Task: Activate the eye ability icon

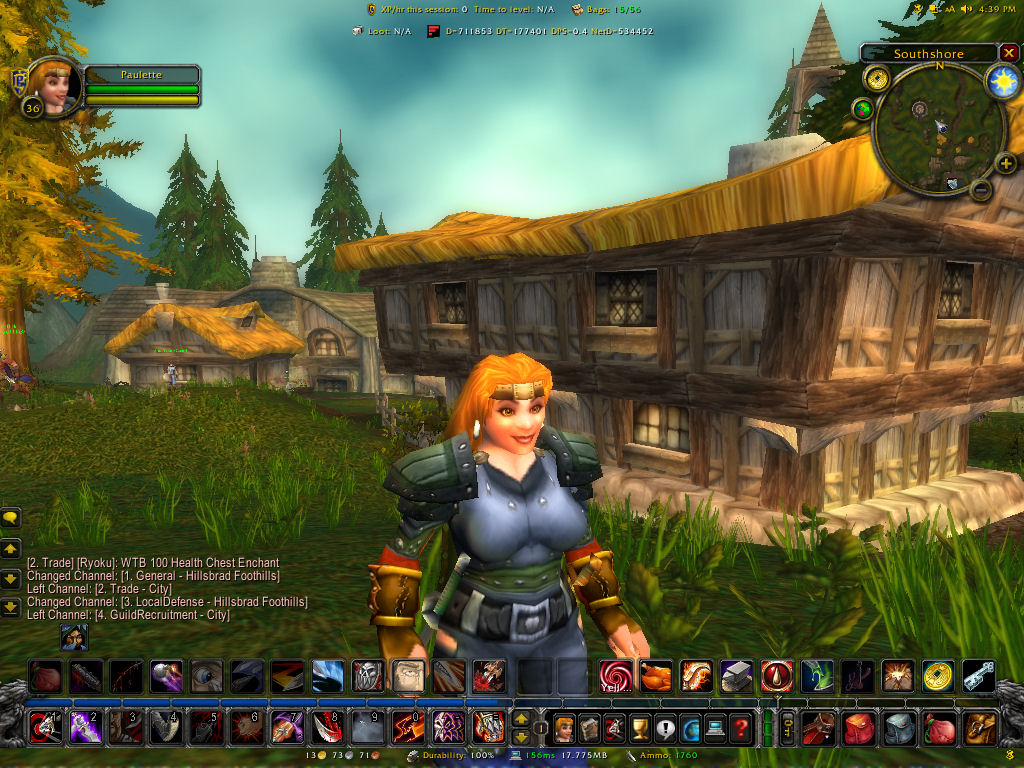Action: (x=207, y=676)
